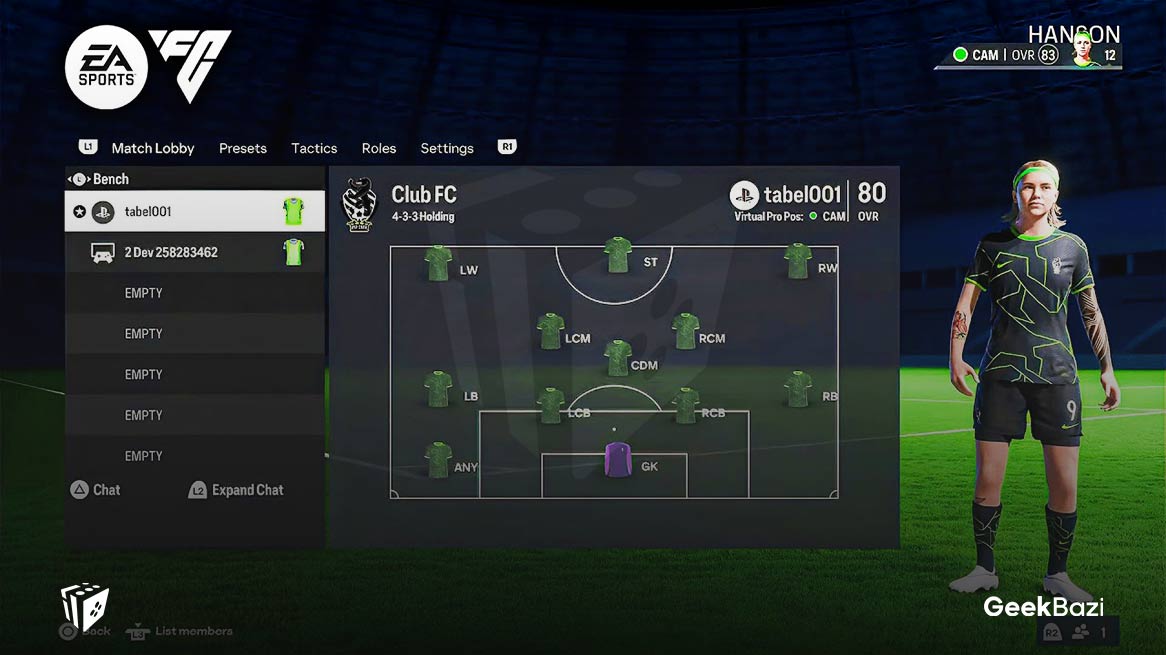Image resolution: width=1166 pixels, height=655 pixels.
Task: Select the Roles tab
Action: click(379, 148)
